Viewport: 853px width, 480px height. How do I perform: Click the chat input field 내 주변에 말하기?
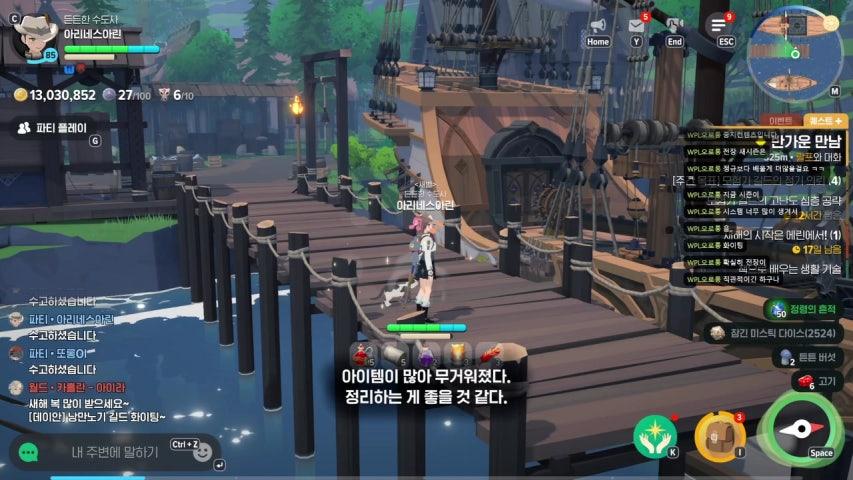(115, 452)
